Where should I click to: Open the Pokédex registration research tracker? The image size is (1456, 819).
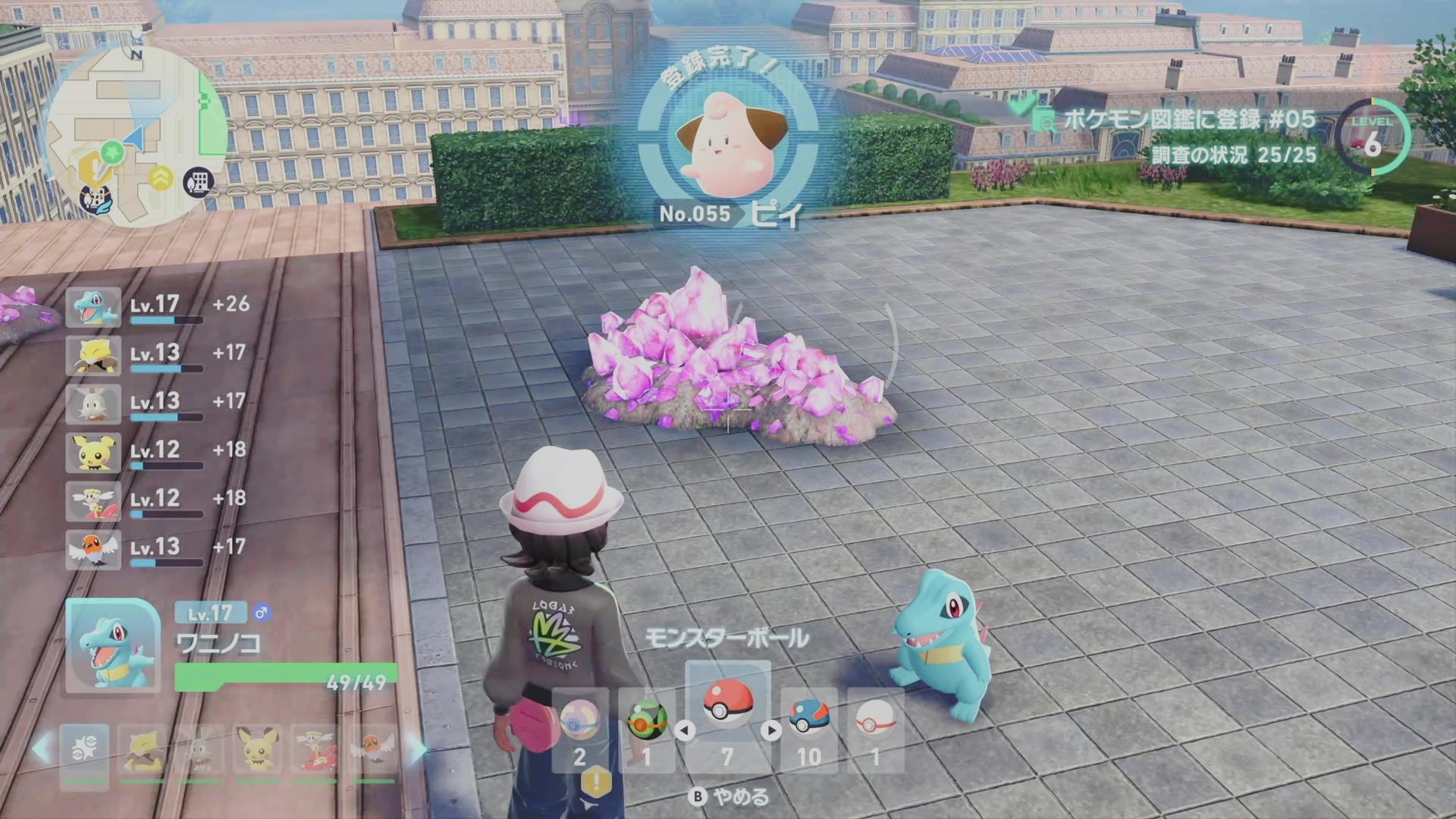(1183, 135)
